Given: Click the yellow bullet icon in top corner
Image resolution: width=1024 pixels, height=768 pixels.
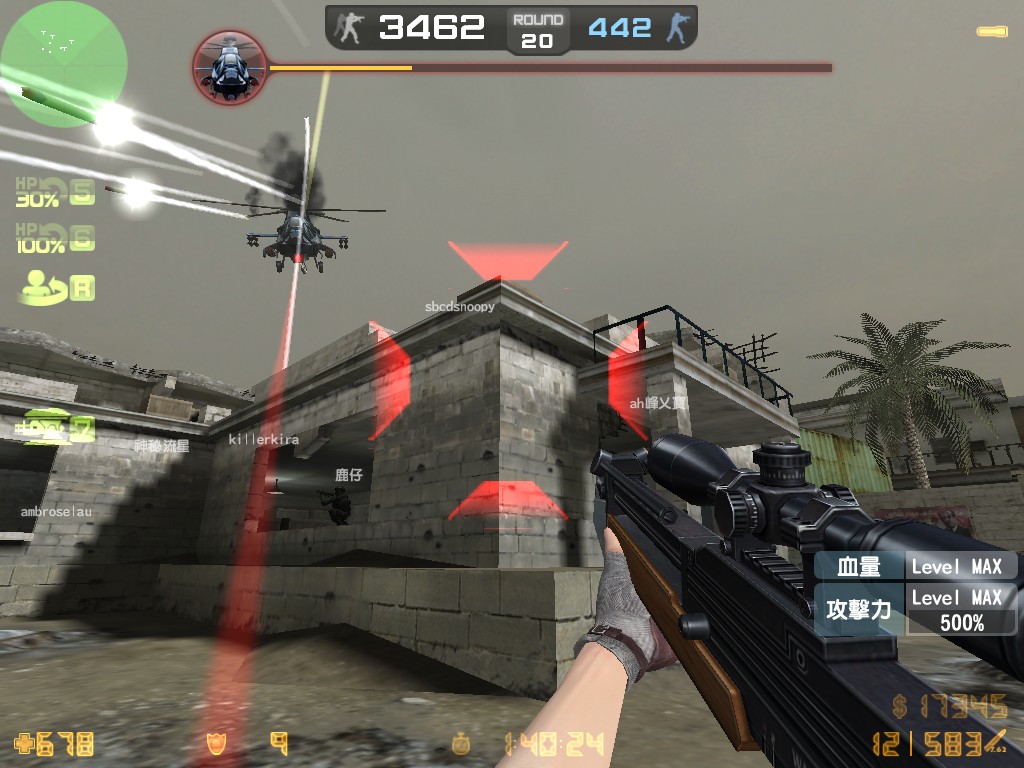Looking at the screenshot, I should pos(992,32).
